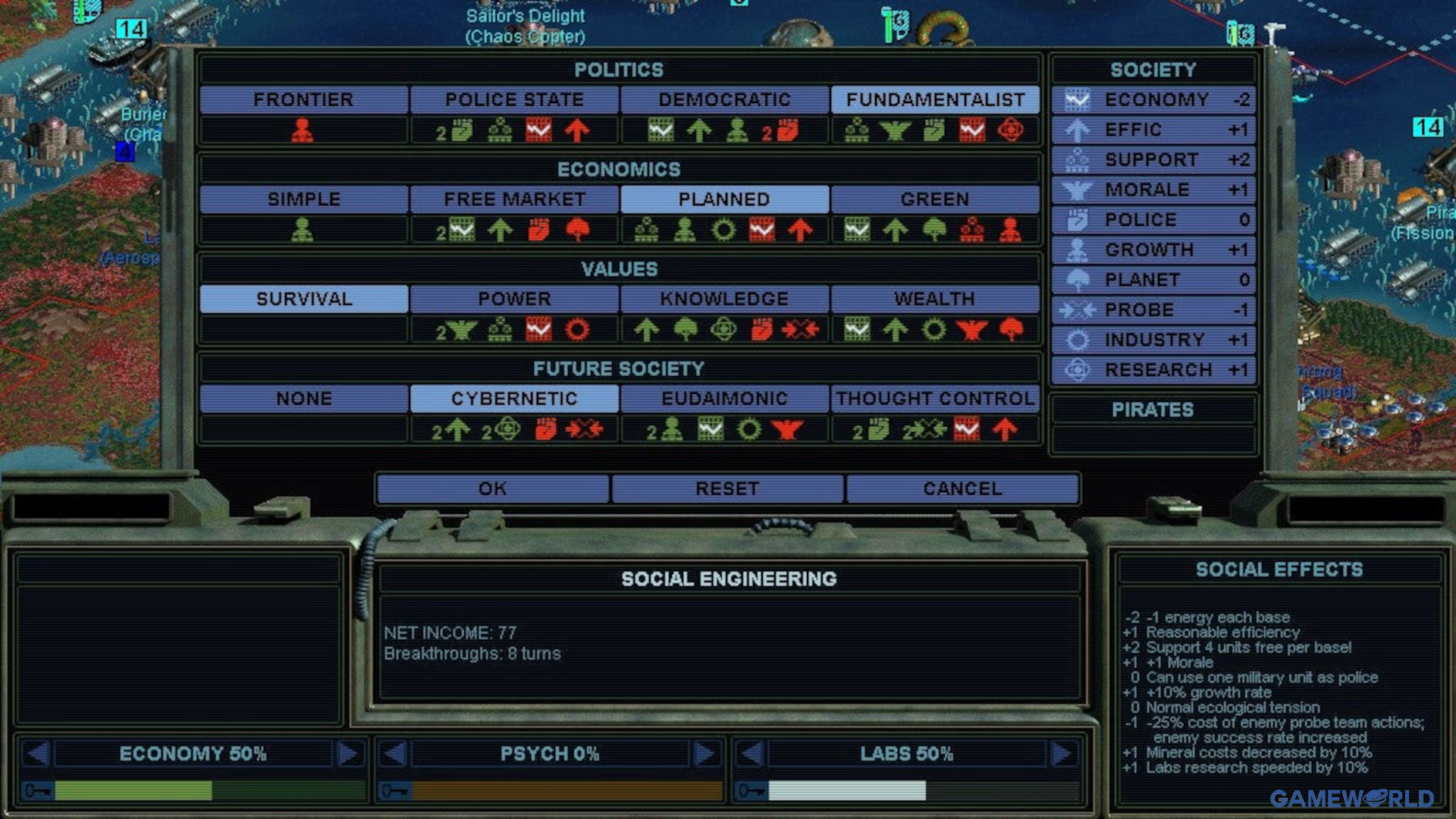
Task: Increase Economy allocation with right arrow
Action: [x=348, y=754]
